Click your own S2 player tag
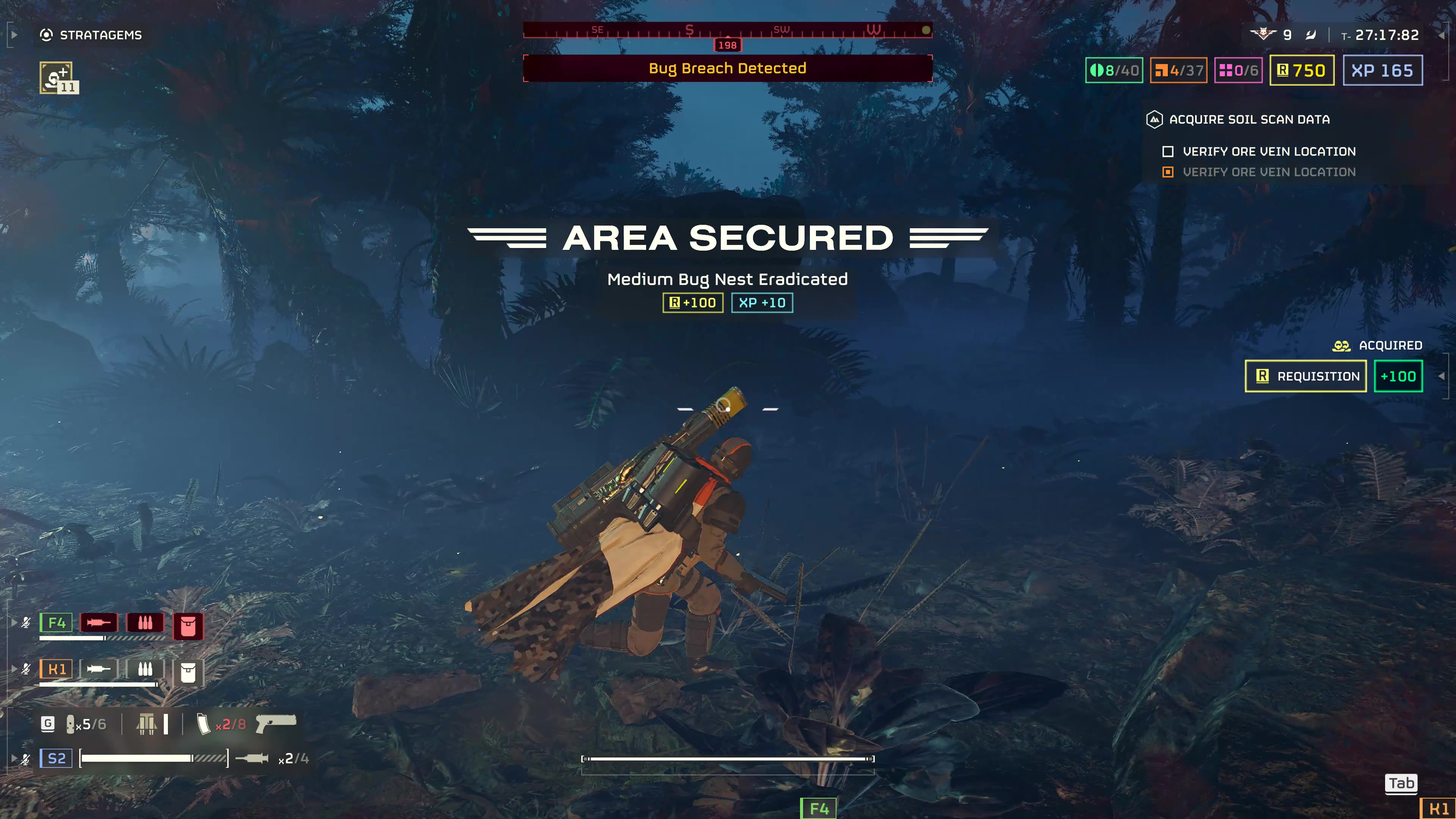This screenshot has width=1456, height=819. (56, 758)
